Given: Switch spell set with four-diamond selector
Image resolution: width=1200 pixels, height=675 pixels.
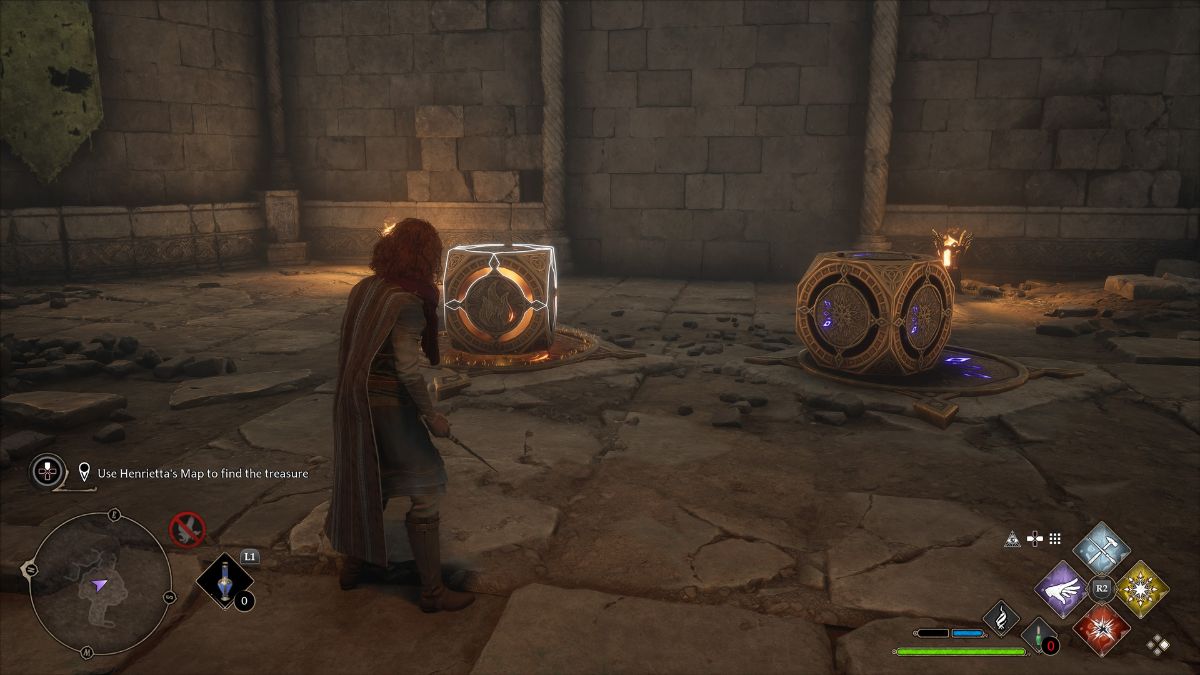Looking at the screenshot, I should click(x=1158, y=645).
